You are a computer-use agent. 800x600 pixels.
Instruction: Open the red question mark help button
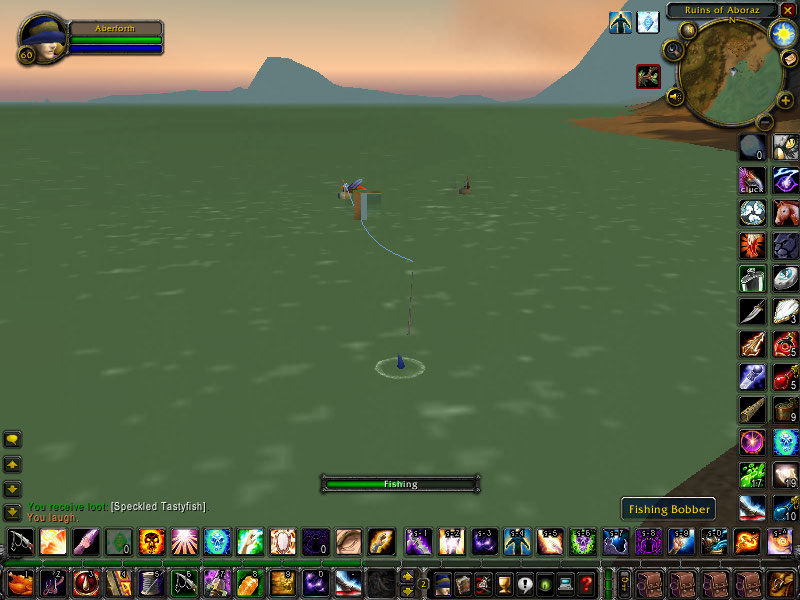(x=587, y=583)
